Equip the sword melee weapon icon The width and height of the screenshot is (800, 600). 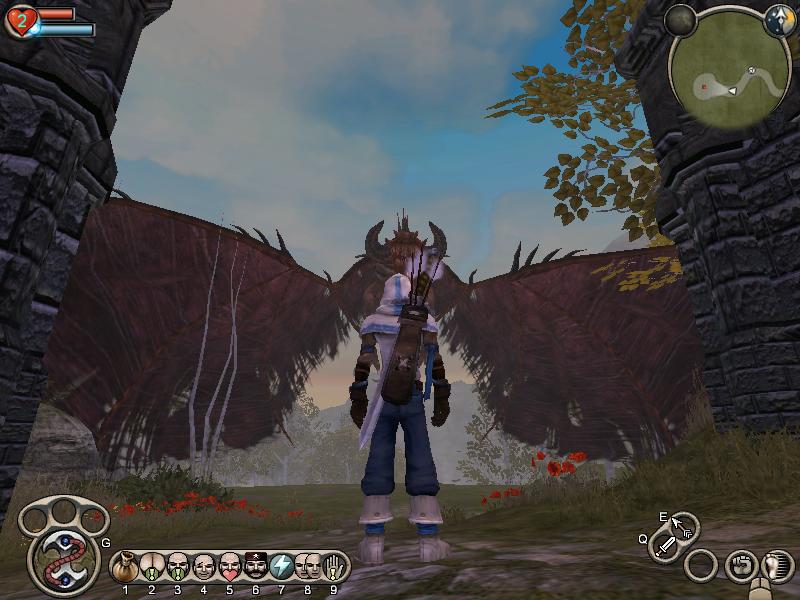coord(666,546)
